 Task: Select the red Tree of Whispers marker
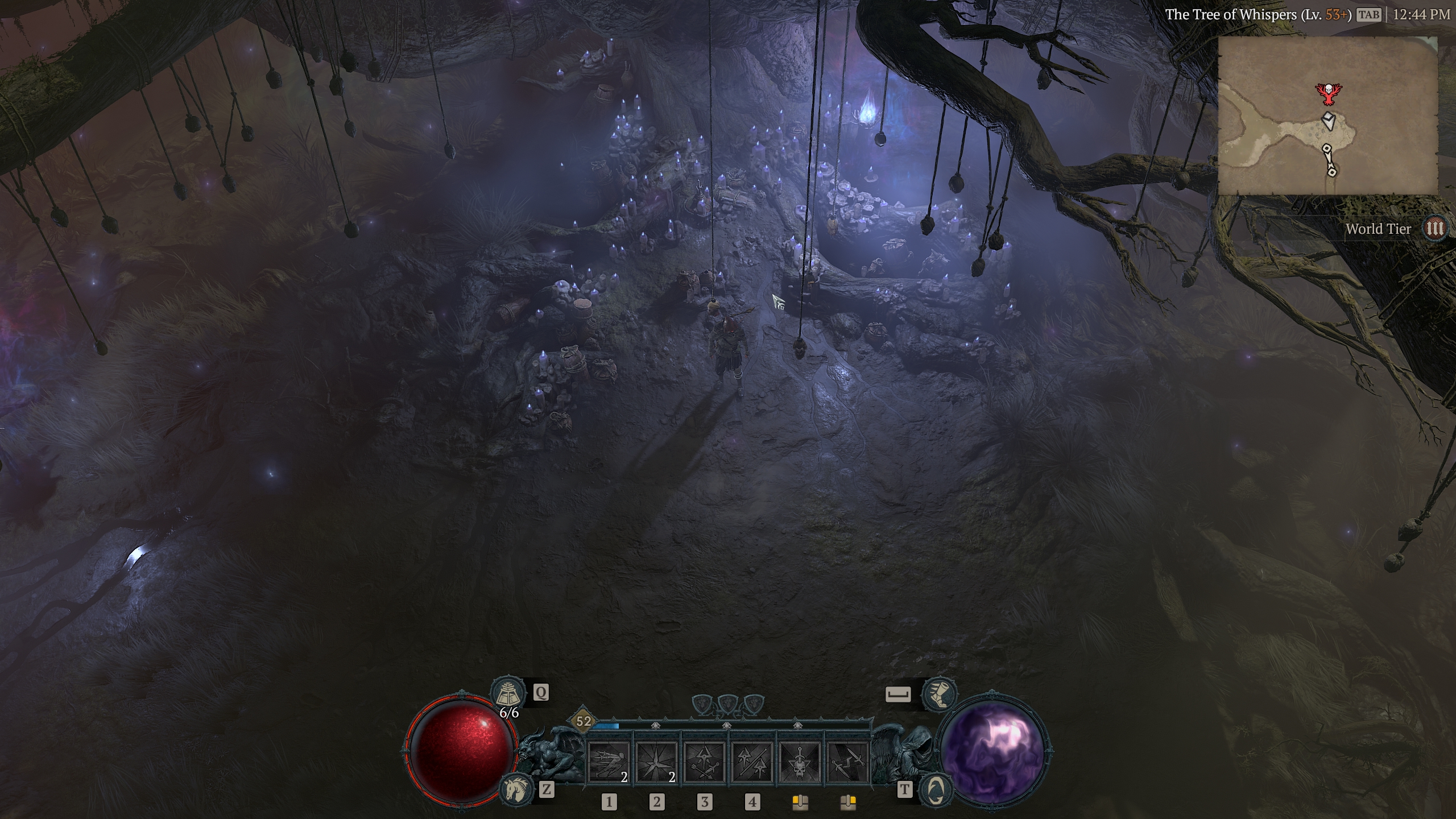[x=1327, y=94]
